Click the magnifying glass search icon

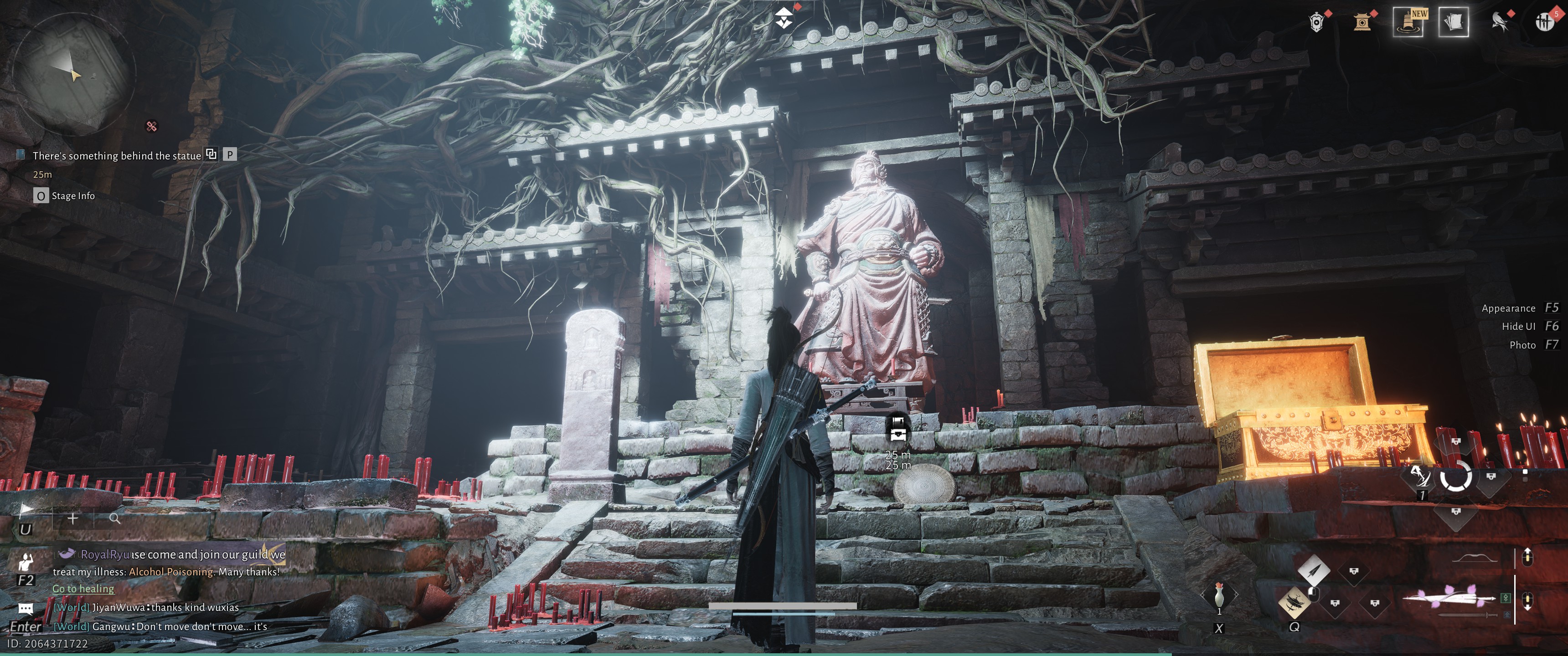[x=114, y=518]
